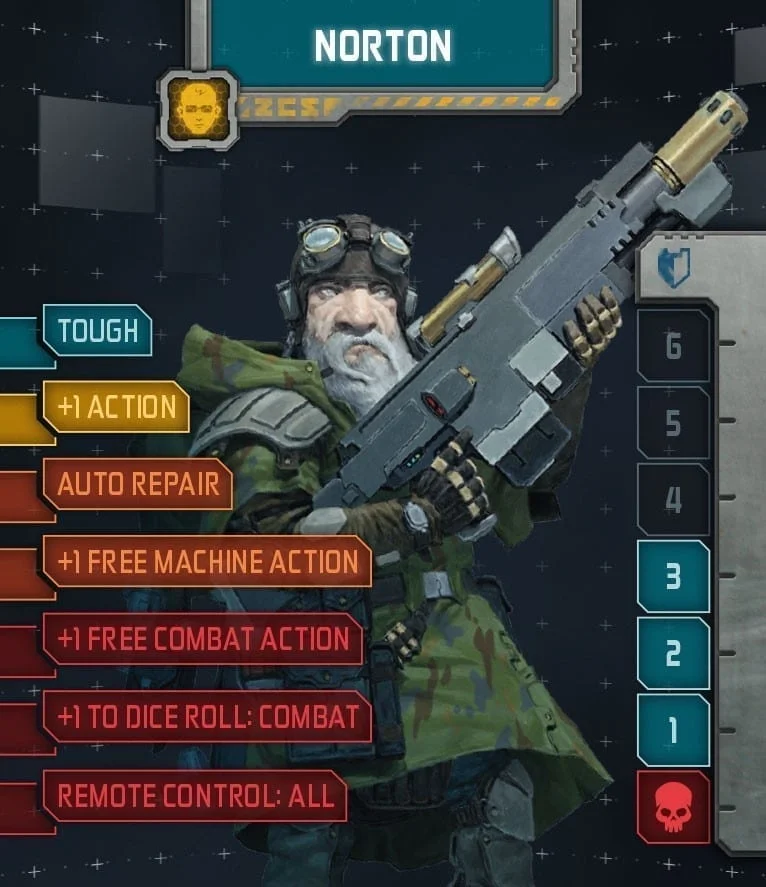766x887 pixels.
Task: Click the yellow face portrait icon
Action: click(x=197, y=109)
